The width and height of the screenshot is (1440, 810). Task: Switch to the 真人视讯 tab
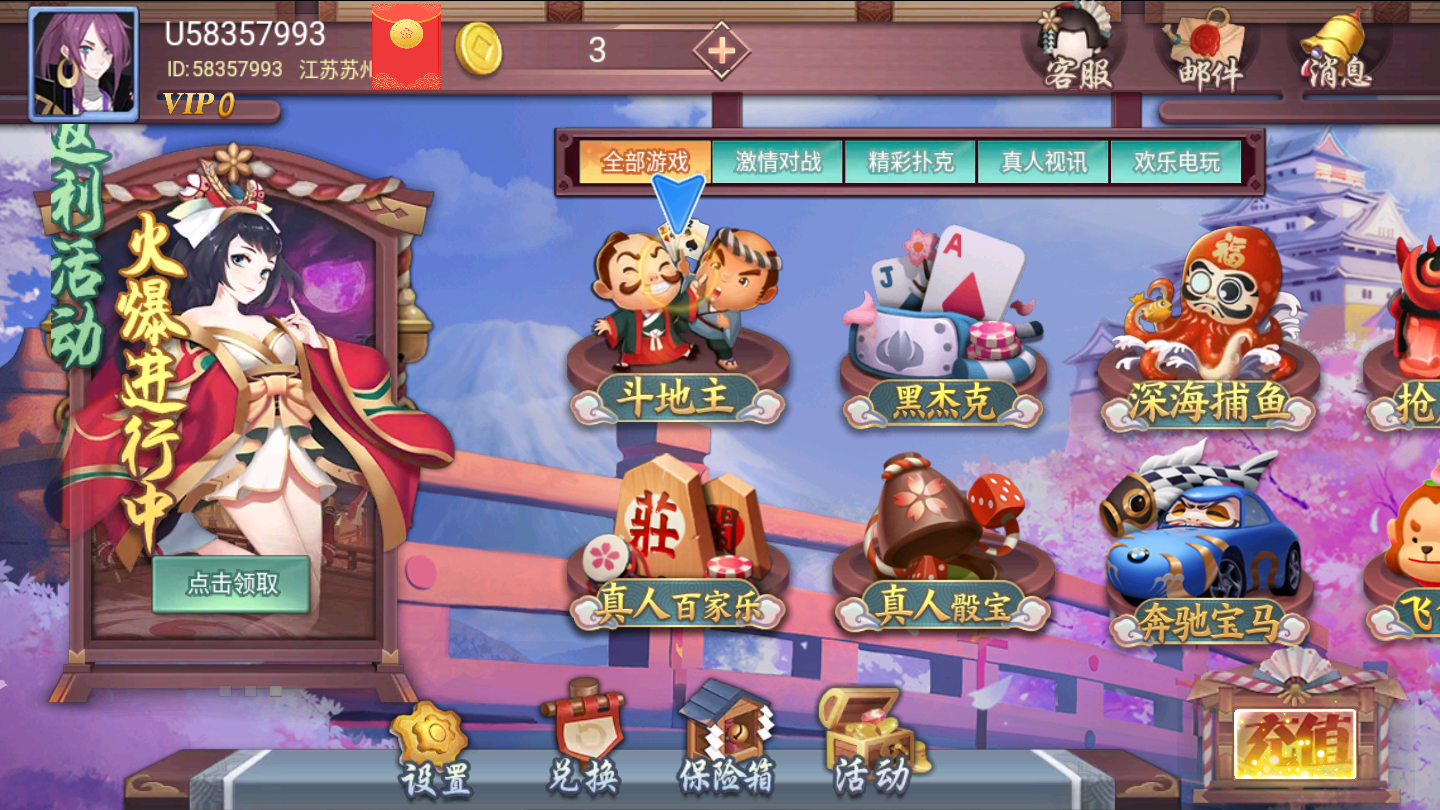pyautogui.click(x=1041, y=160)
